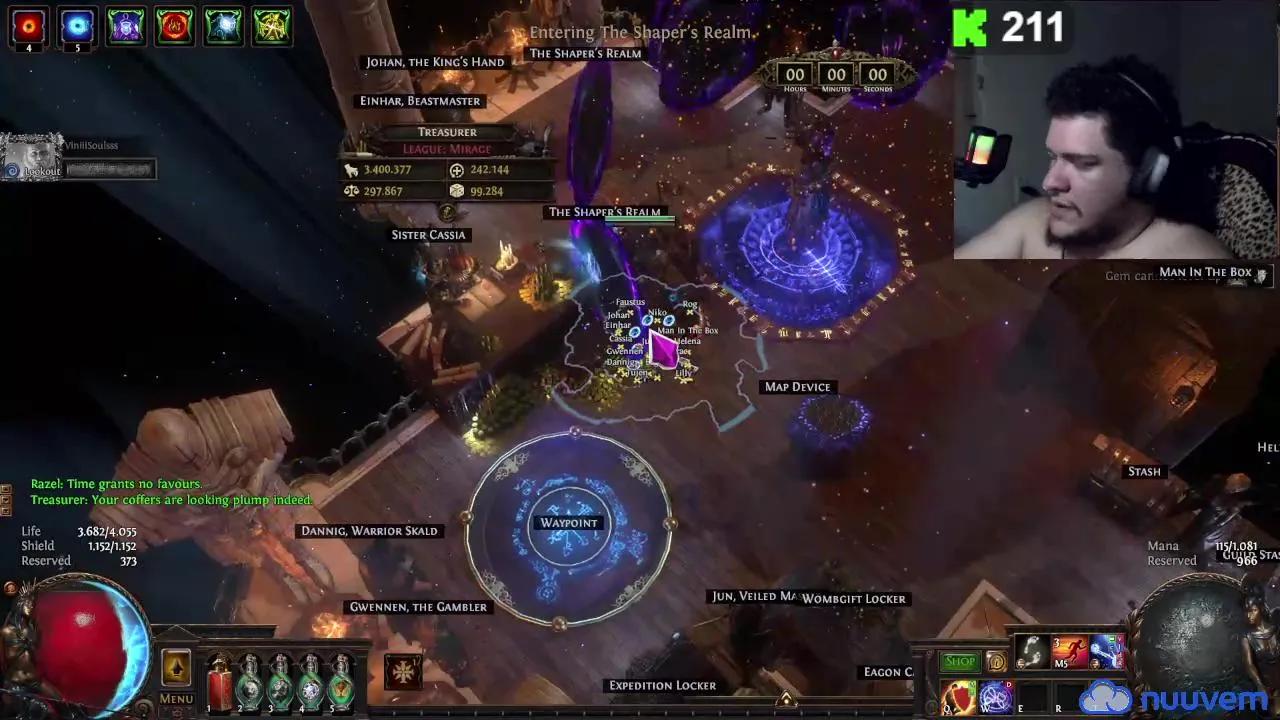Viewport: 1280px width, 720px height.
Task: Click the Maltese cross icon beside the flasks
Action: (403, 672)
